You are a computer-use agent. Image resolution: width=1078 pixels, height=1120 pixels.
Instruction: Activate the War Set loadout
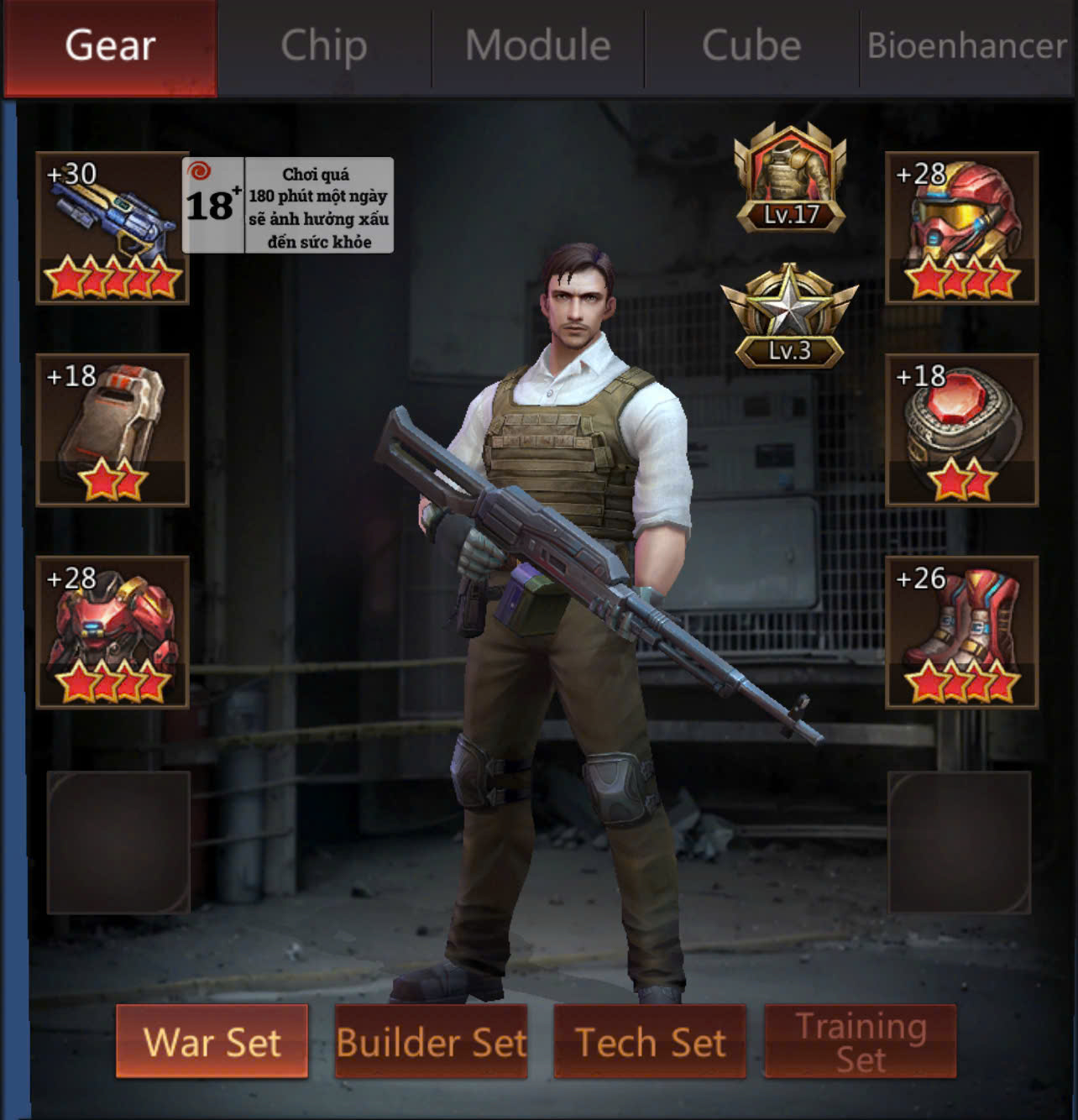212,1042
